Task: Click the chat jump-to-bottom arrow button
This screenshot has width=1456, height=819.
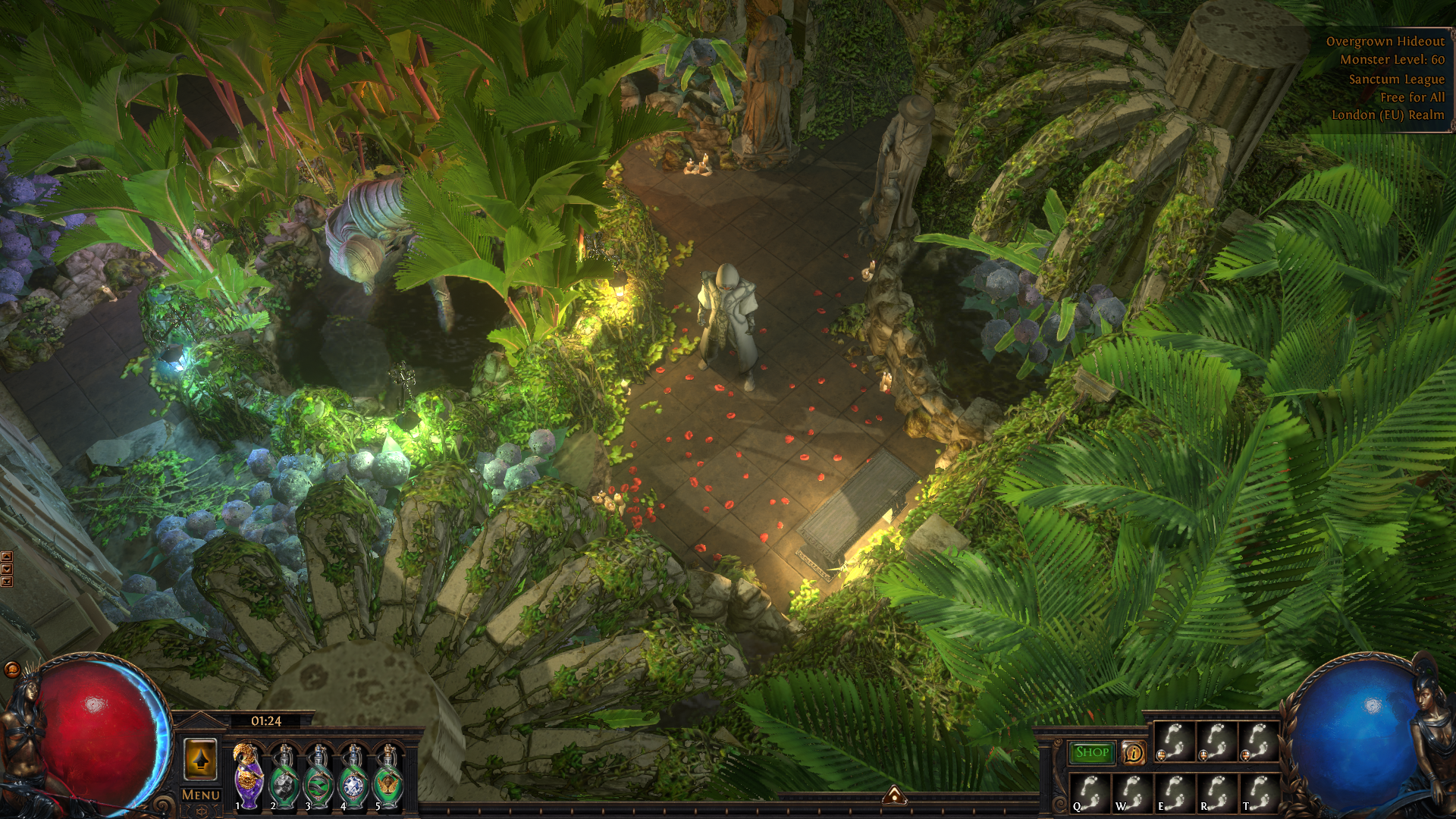Action: click(x=7, y=582)
